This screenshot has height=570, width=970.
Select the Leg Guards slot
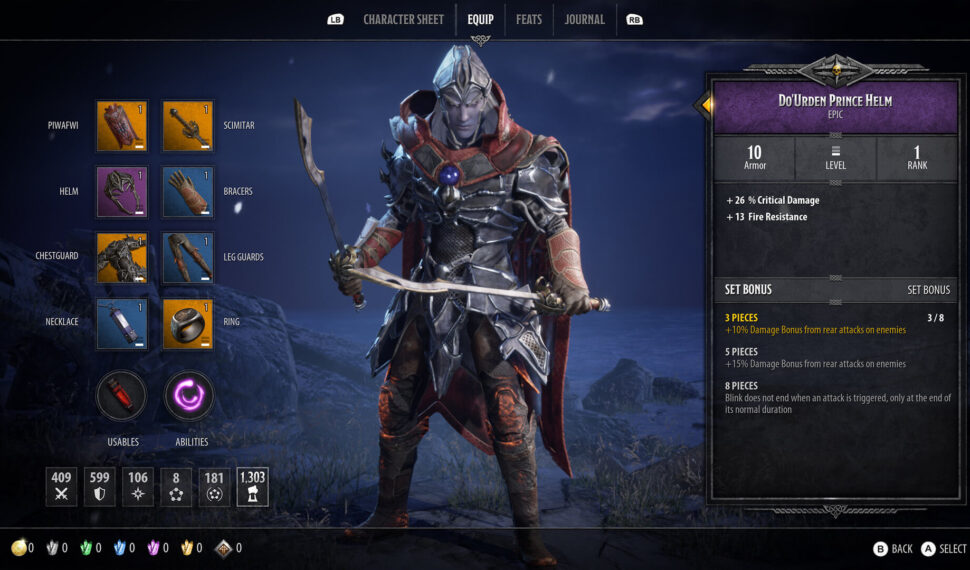tap(188, 258)
